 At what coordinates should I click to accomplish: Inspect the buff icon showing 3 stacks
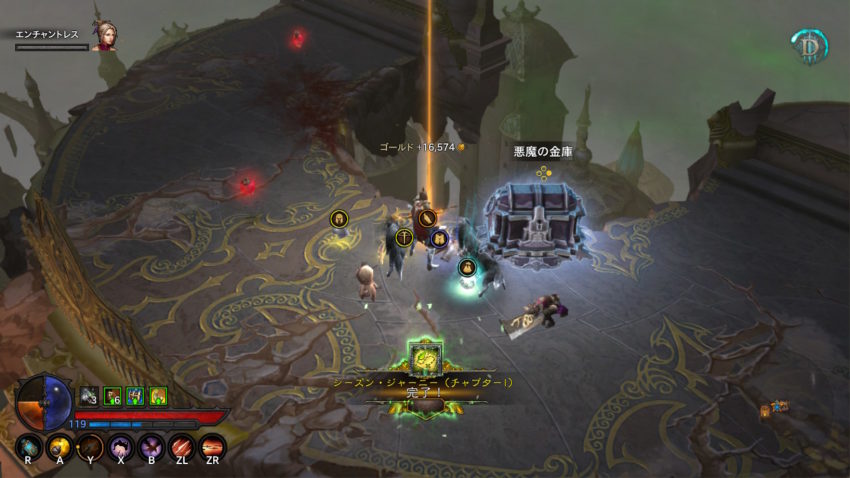tap(88, 396)
